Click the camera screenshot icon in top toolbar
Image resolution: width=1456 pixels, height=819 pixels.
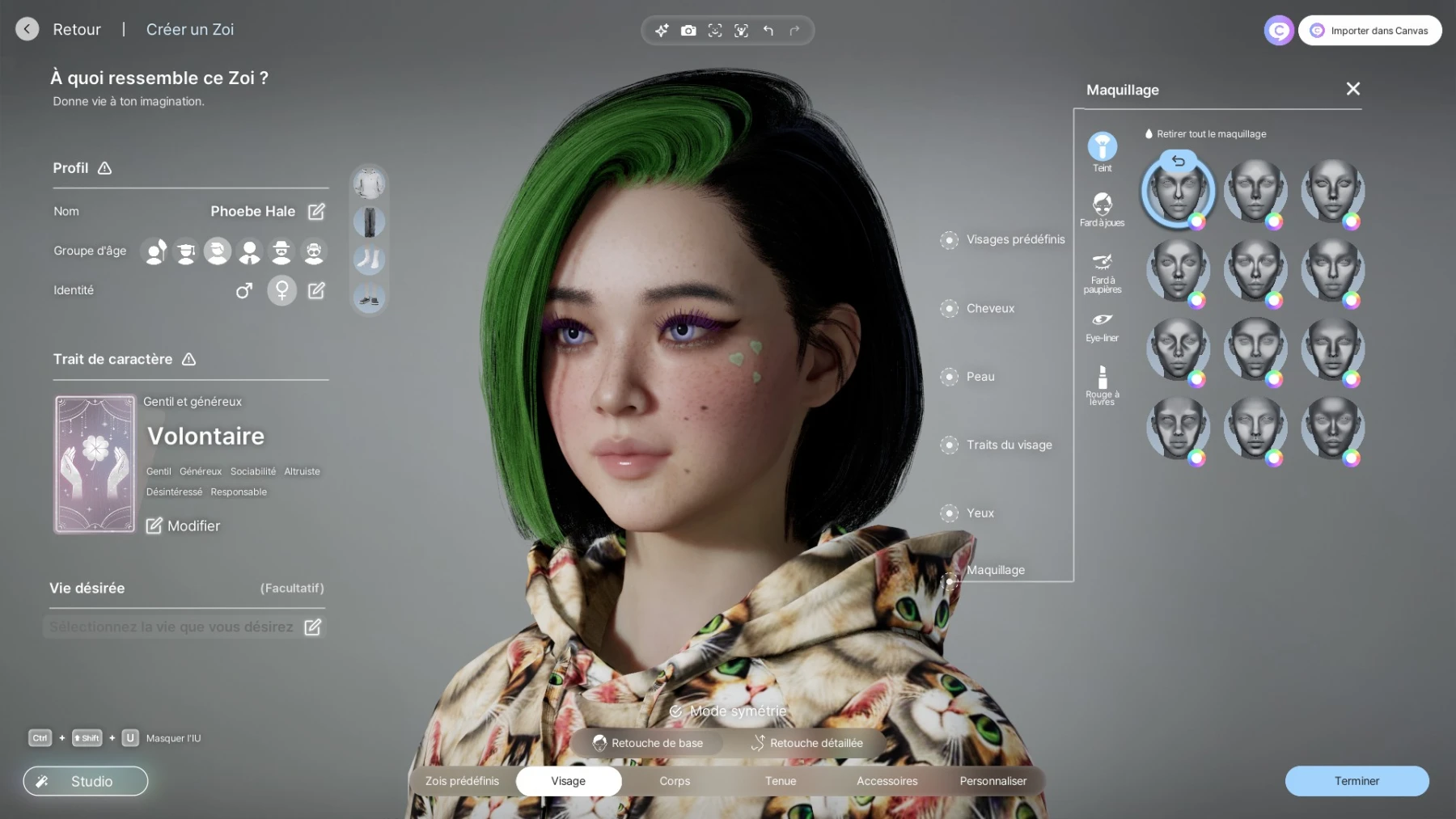688,30
